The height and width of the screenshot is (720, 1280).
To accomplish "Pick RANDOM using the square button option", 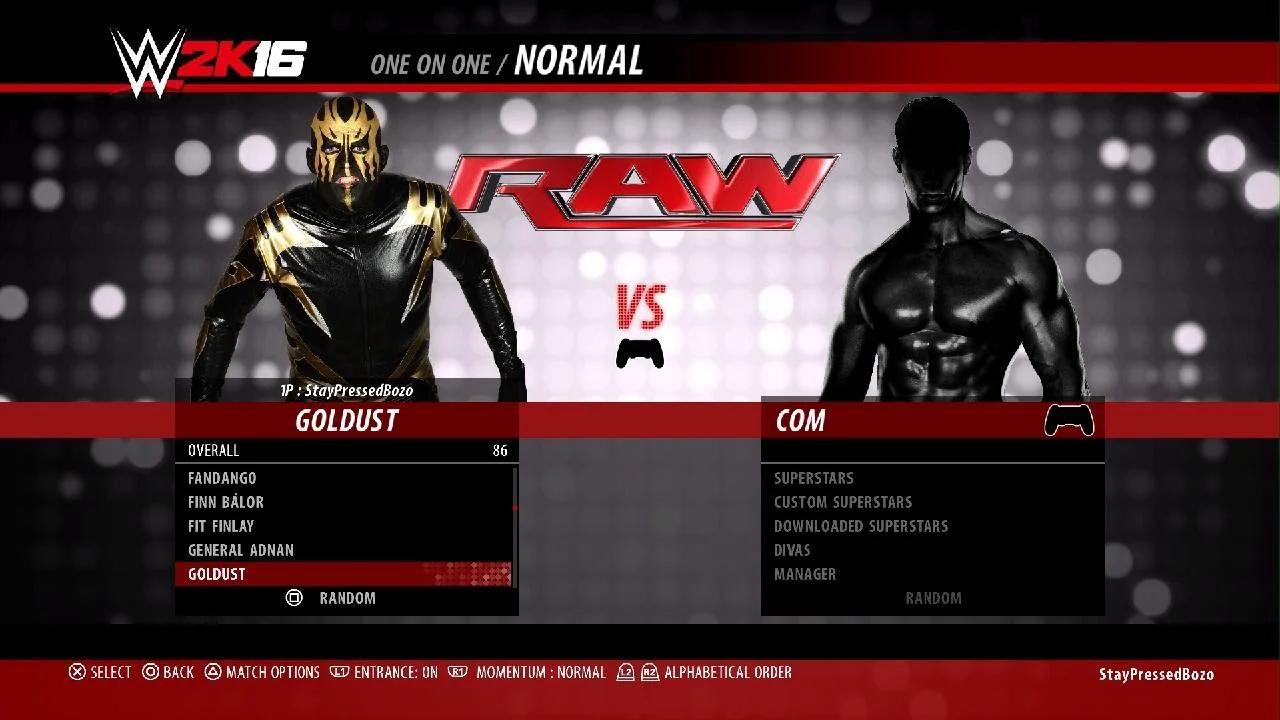I will pos(330,598).
